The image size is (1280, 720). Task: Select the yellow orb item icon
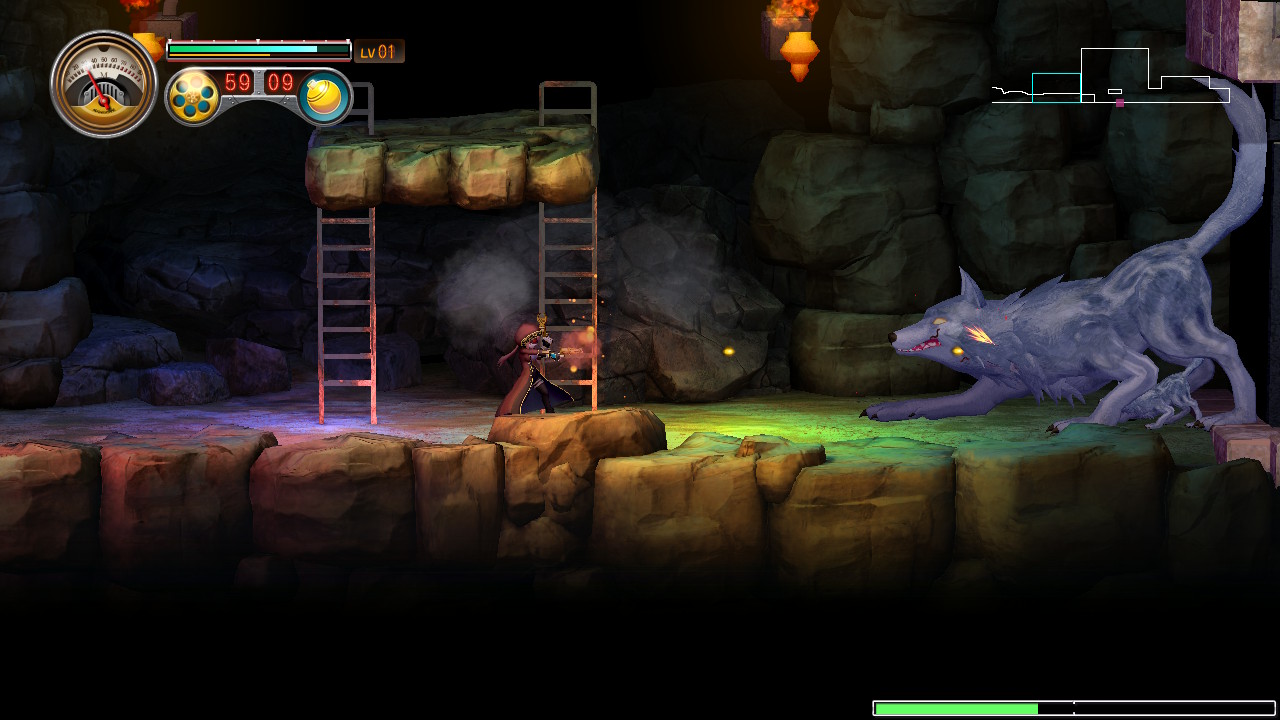tap(325, 98)
